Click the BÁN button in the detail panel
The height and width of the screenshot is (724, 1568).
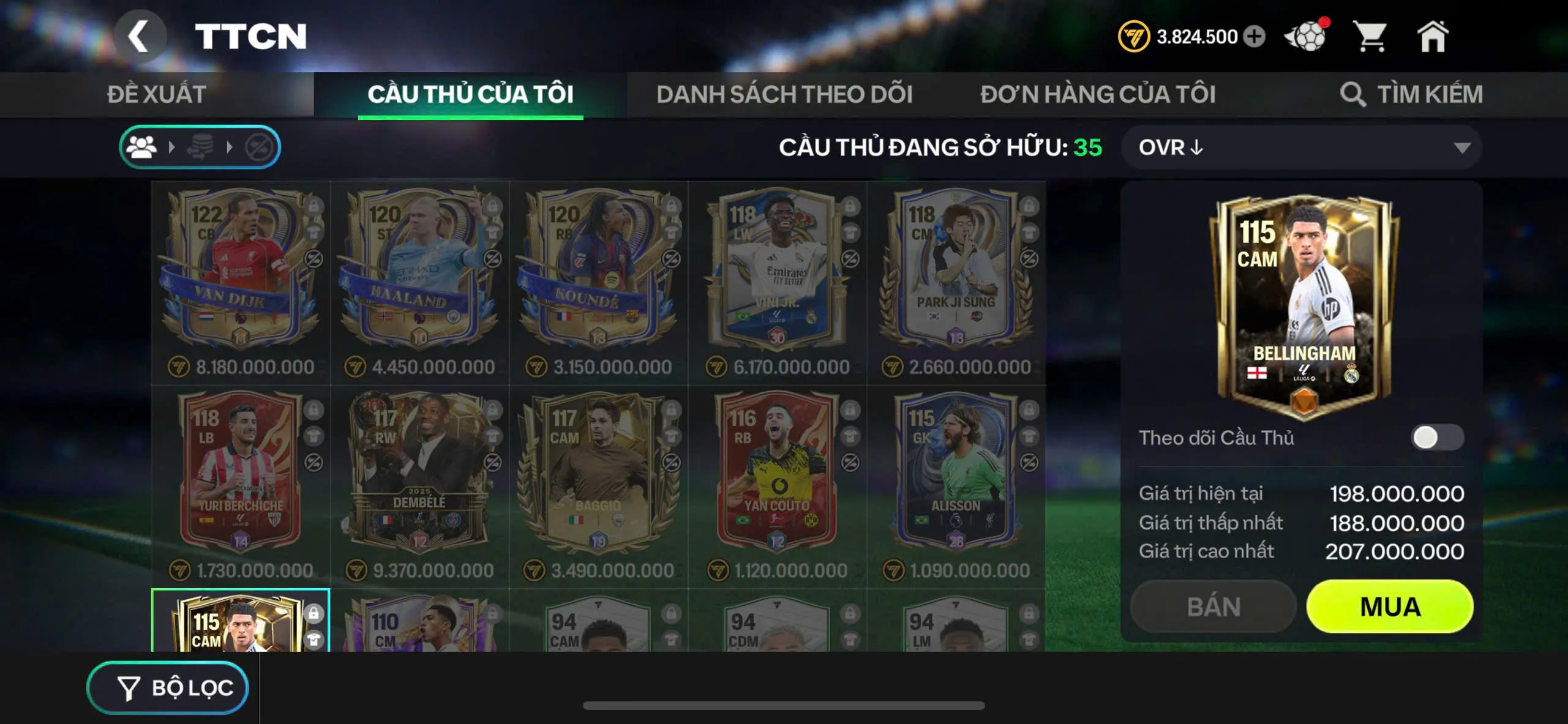pos(1213,606)
